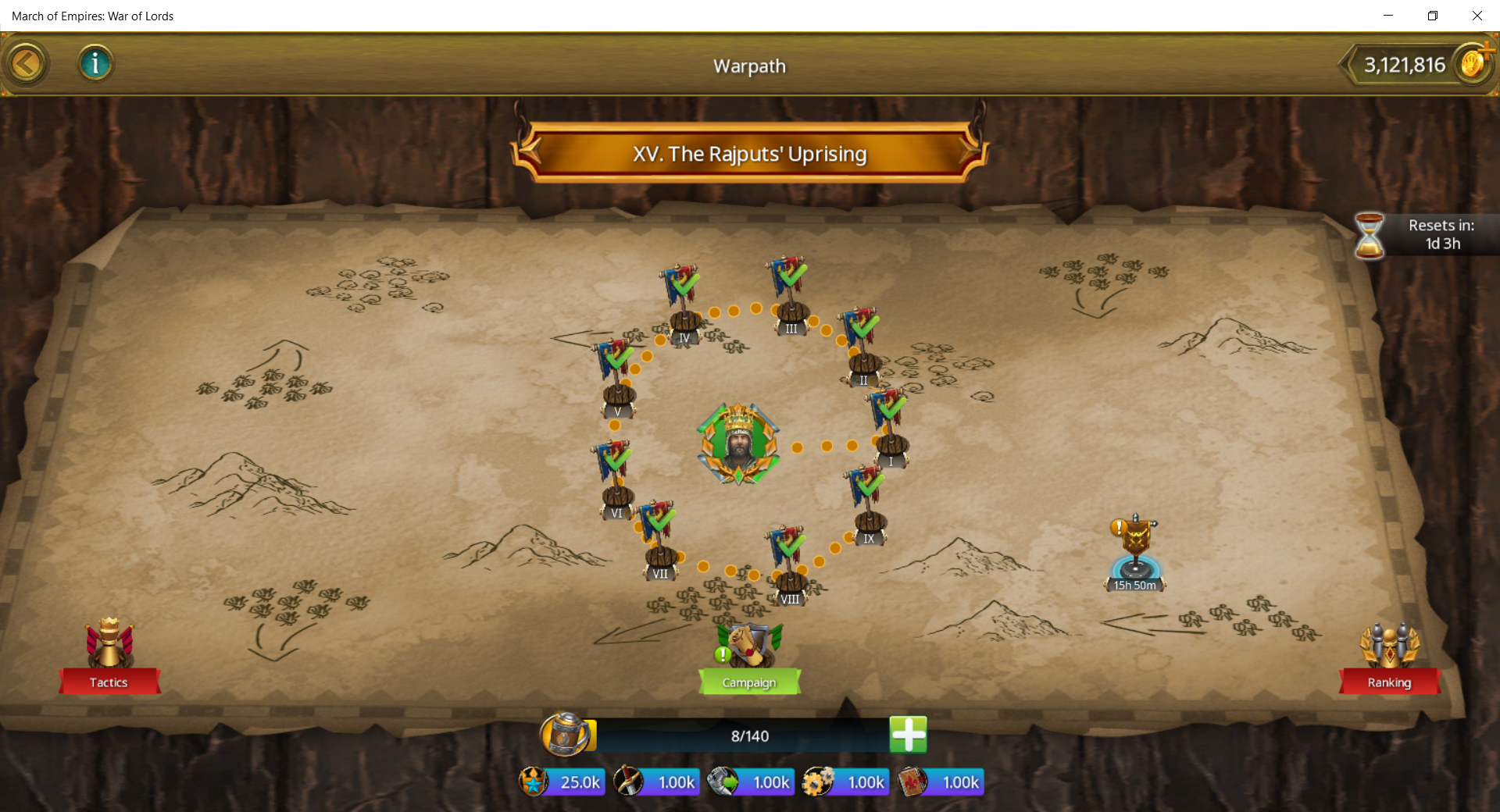The width and height of the screenshot is (1500, 812).
Task: Go back using the gold arrow button
Action: pos(26,63)
